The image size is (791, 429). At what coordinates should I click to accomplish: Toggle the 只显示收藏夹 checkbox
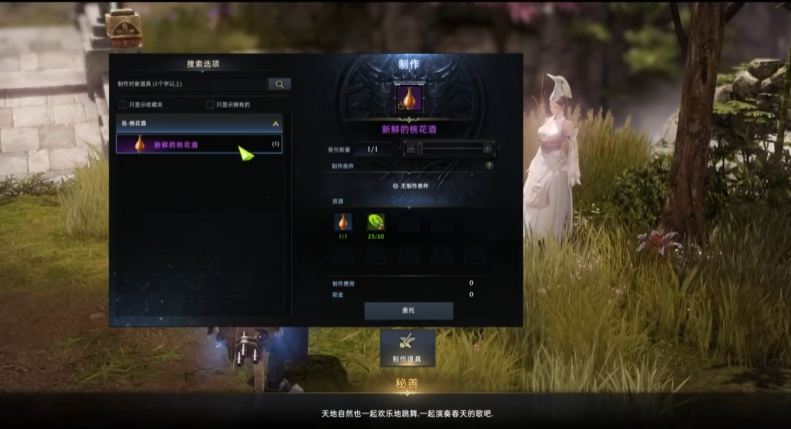[122, 104]
